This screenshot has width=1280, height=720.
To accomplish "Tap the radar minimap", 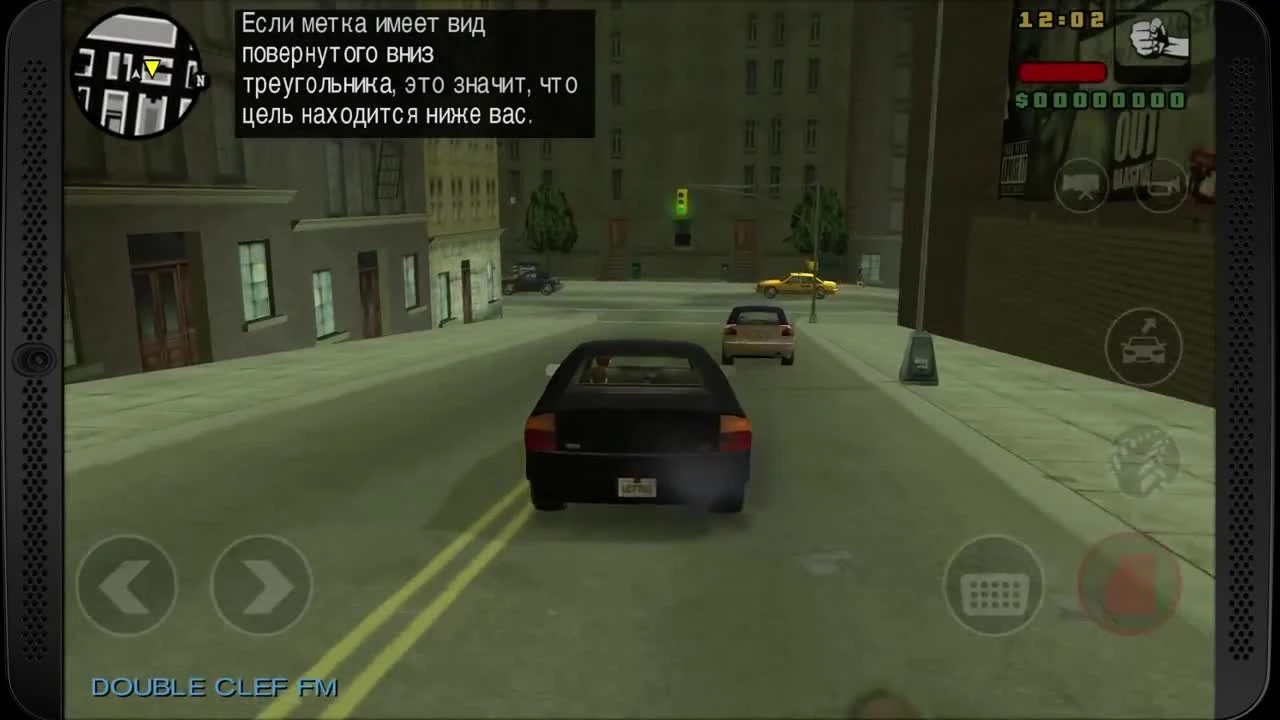I will click(135, 72).
